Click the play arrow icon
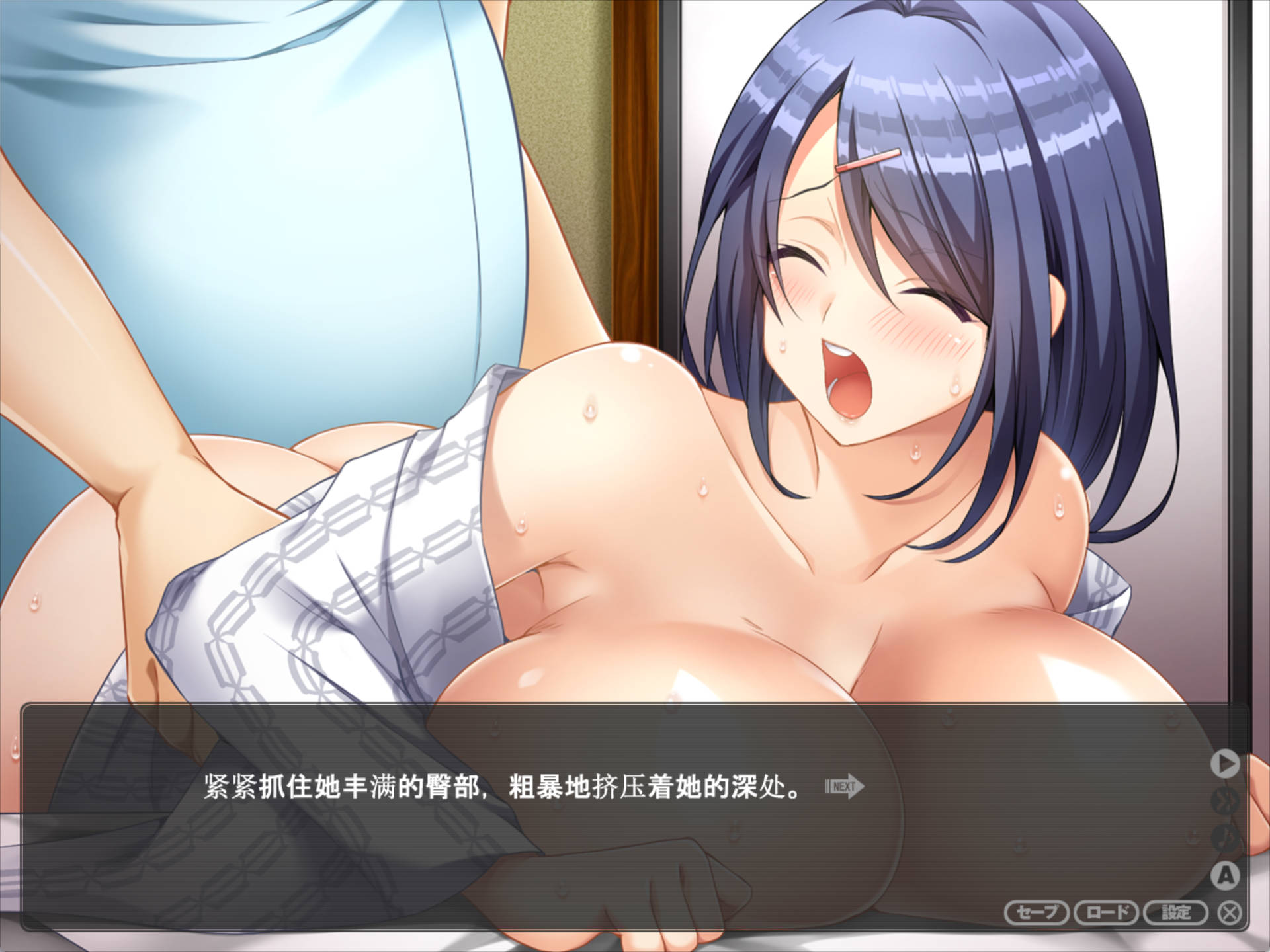 pos(1227,764)
